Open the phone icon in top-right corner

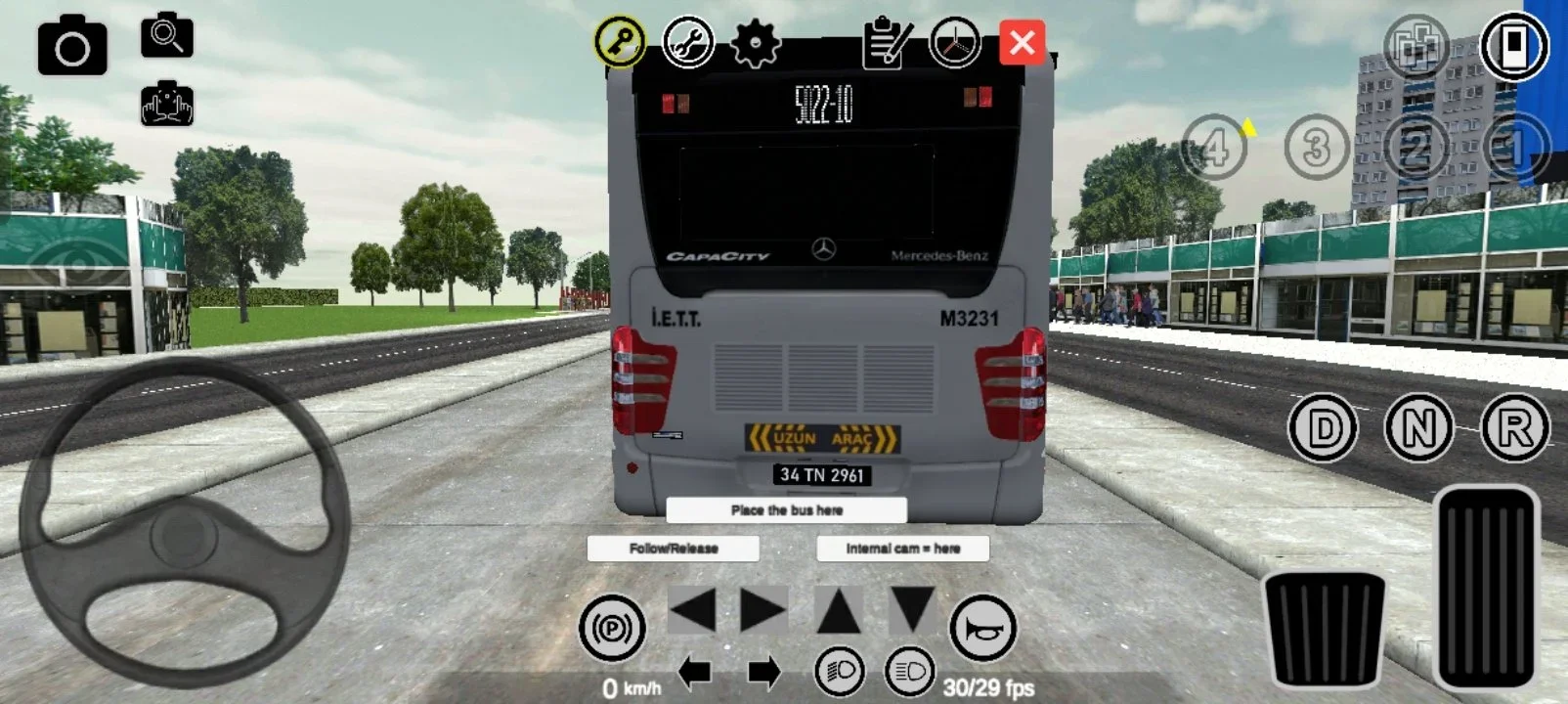(x=1515, y=43)
